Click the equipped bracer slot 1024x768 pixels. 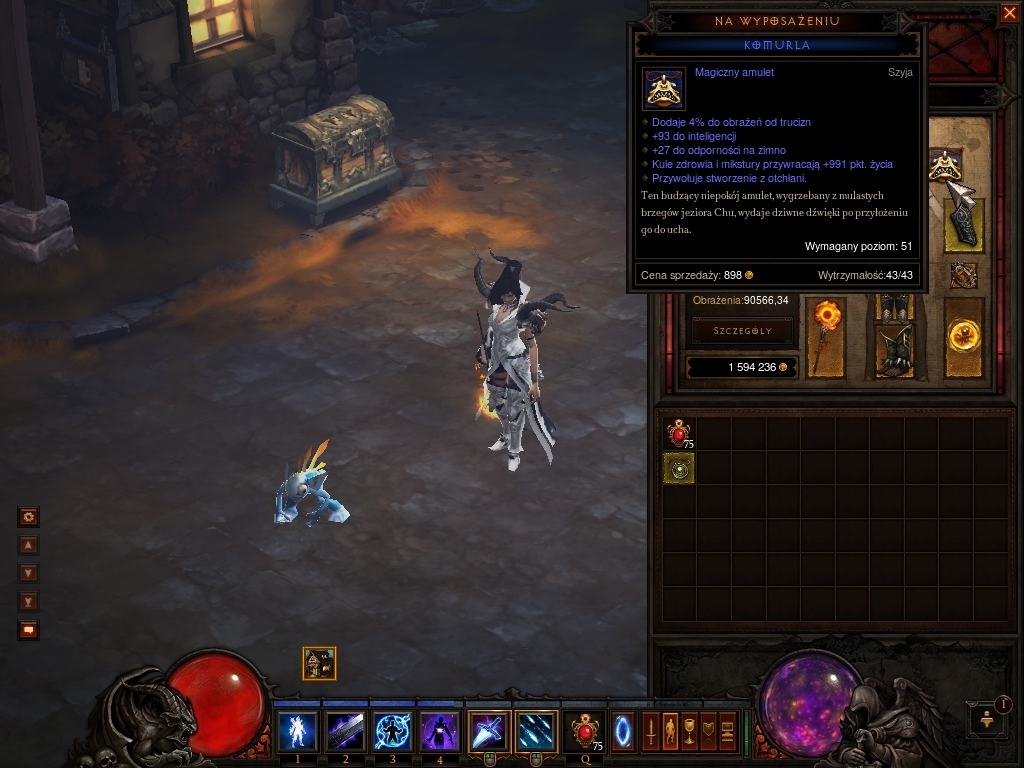pyautogui.click(x=964, y=226)
